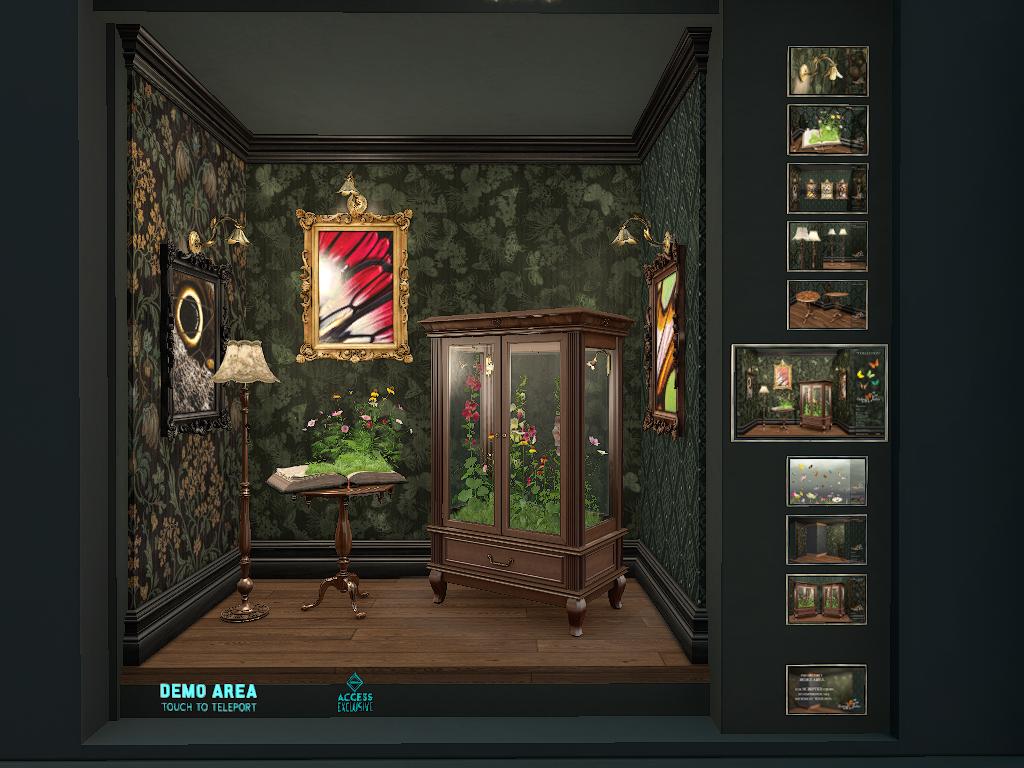
Task: Touch the Demo Area teleport sign
Action: click(208, 697)
